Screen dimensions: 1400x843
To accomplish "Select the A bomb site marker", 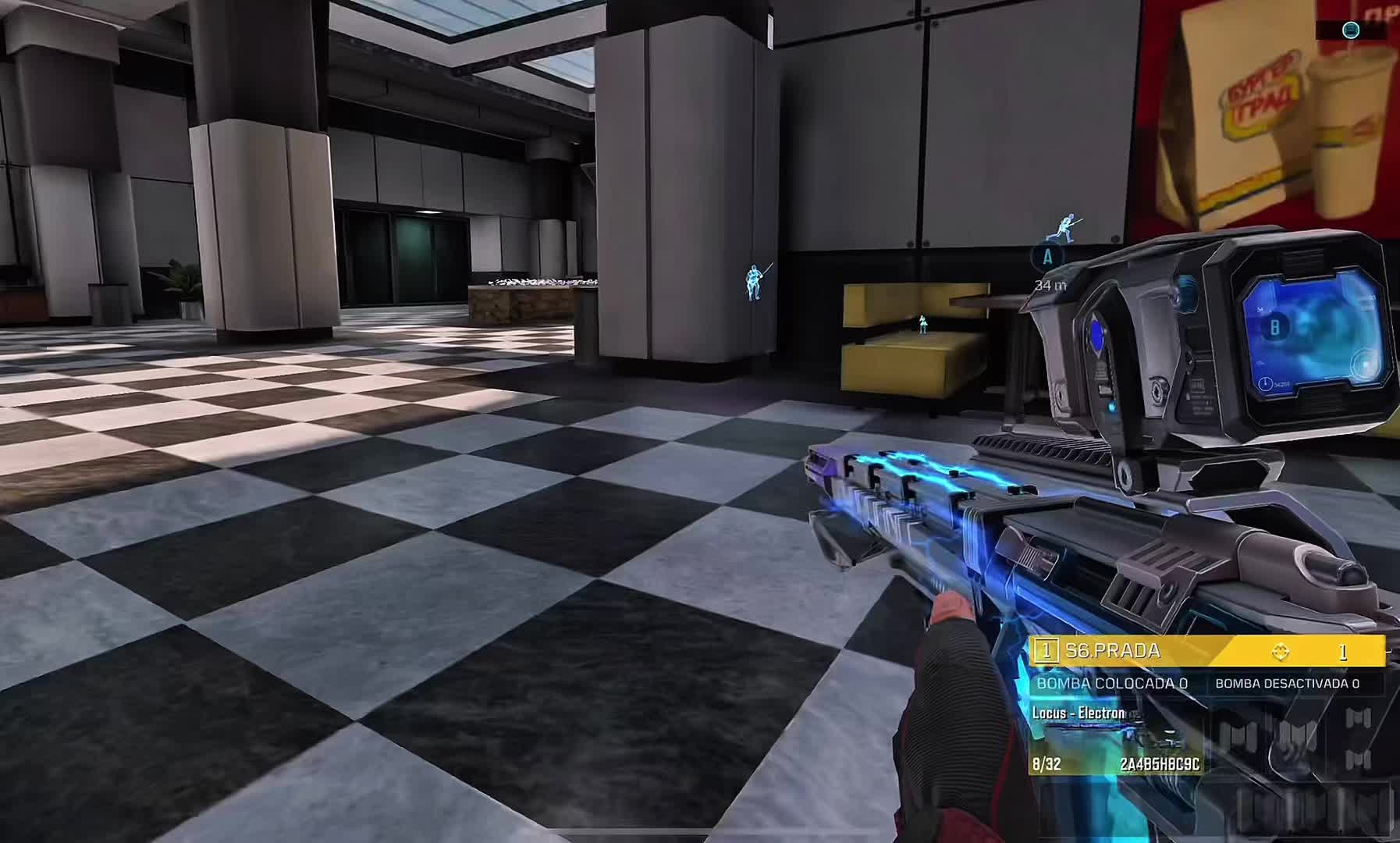I will (1047, 256).
